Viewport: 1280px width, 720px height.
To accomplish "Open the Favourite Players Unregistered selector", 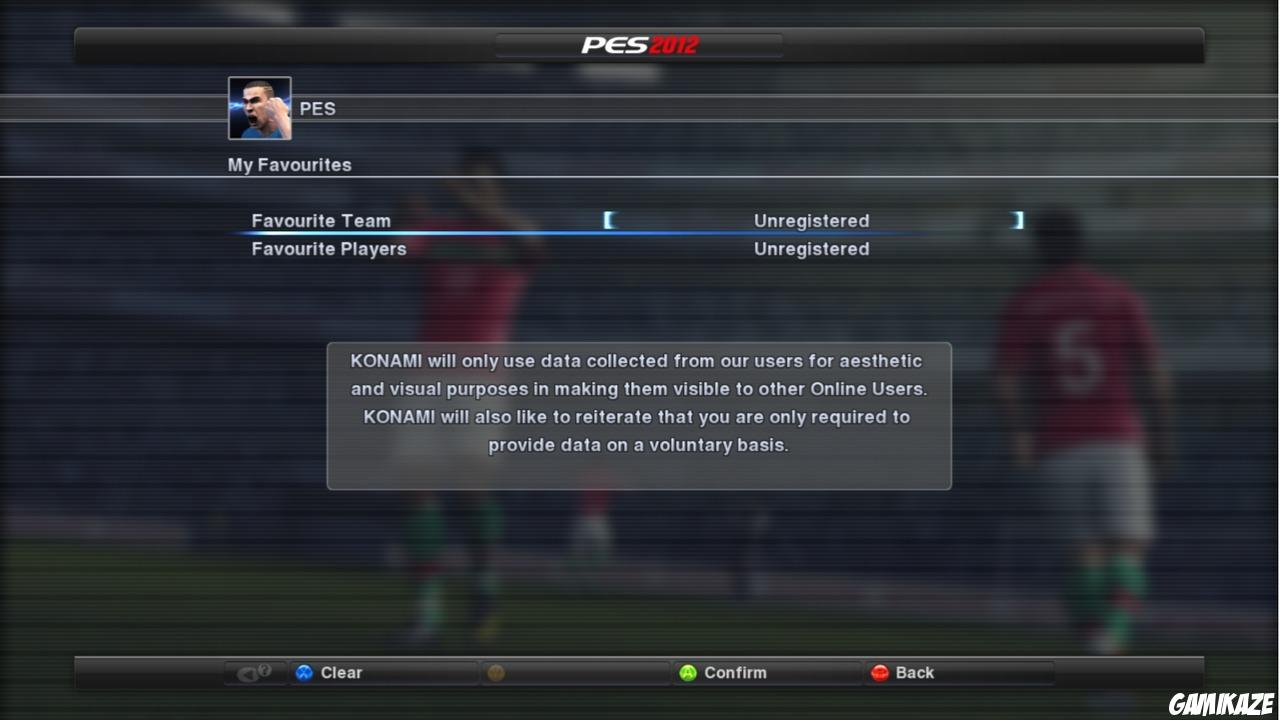I will (x=811, y=248).
